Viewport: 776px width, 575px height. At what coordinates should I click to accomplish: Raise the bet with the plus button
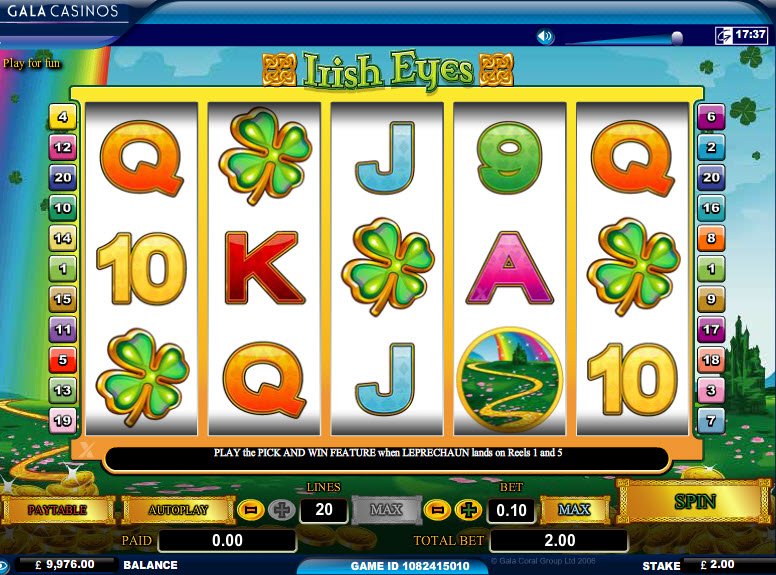[468, 510]
